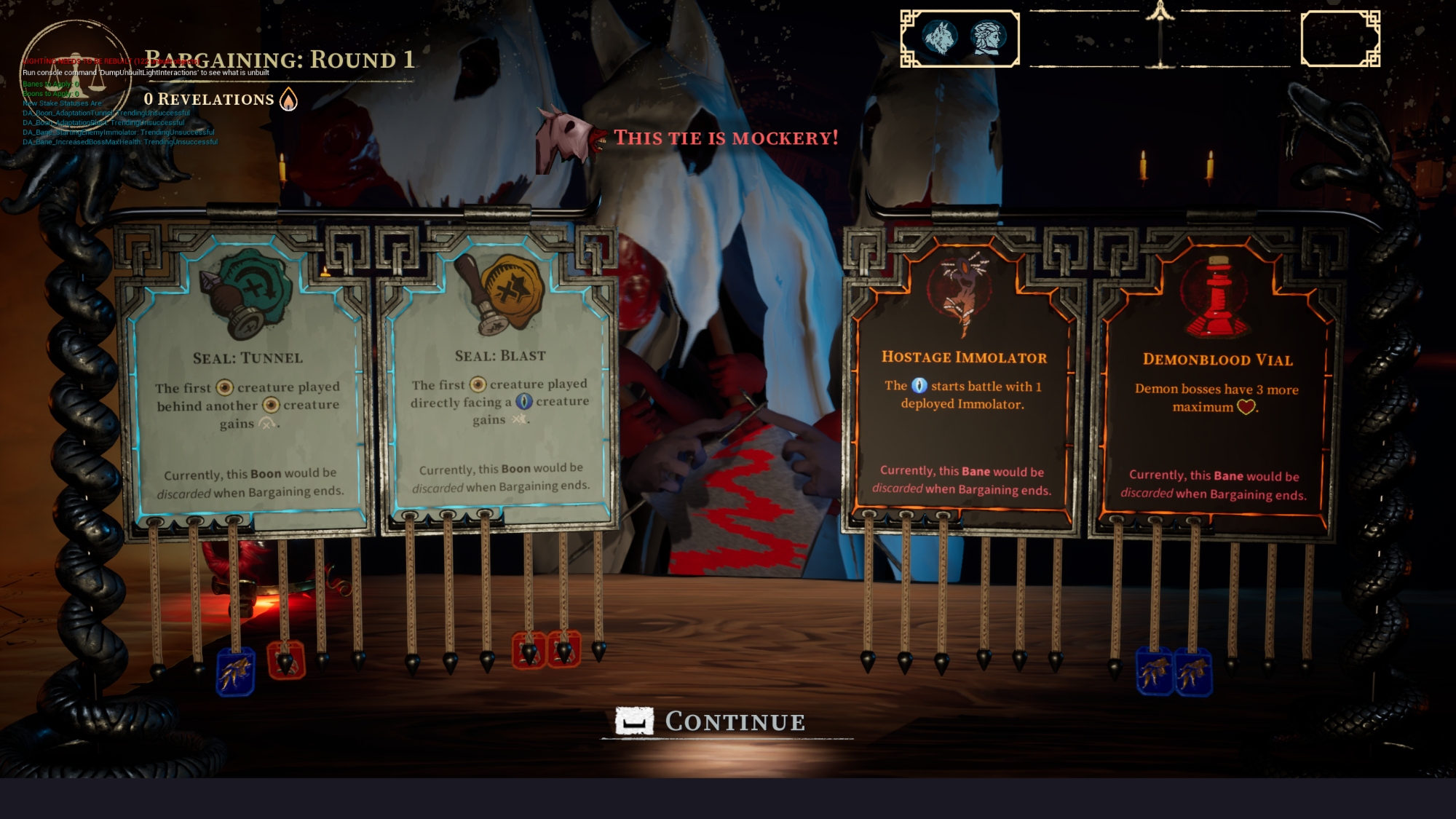Viewport: 1456px width, 819px height.
Task: Click the human face portrait in top frame
Action: coord(989,38)
